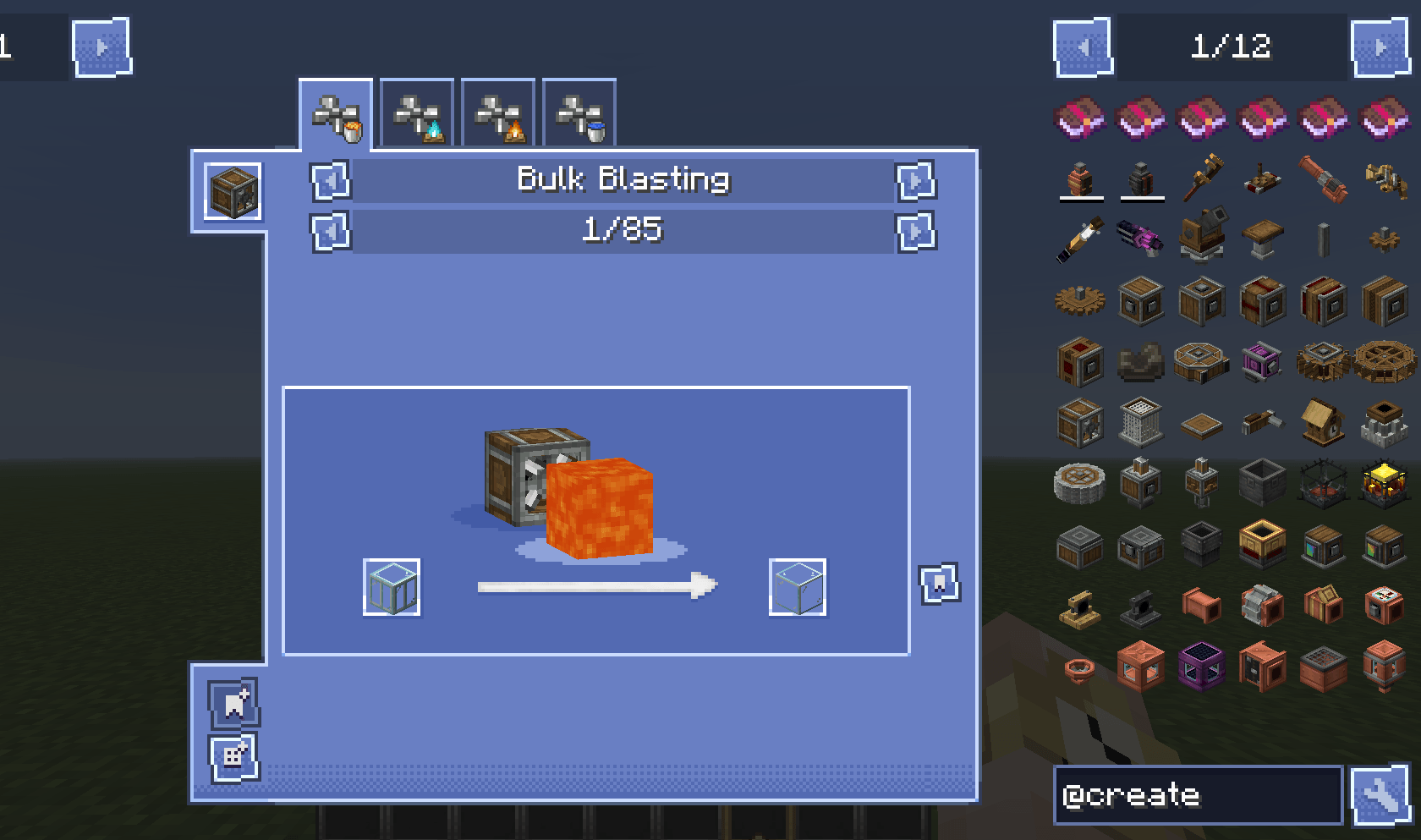Switch to the Bulk Washing fan tab
1421x840 pixels.
(579, 113)
